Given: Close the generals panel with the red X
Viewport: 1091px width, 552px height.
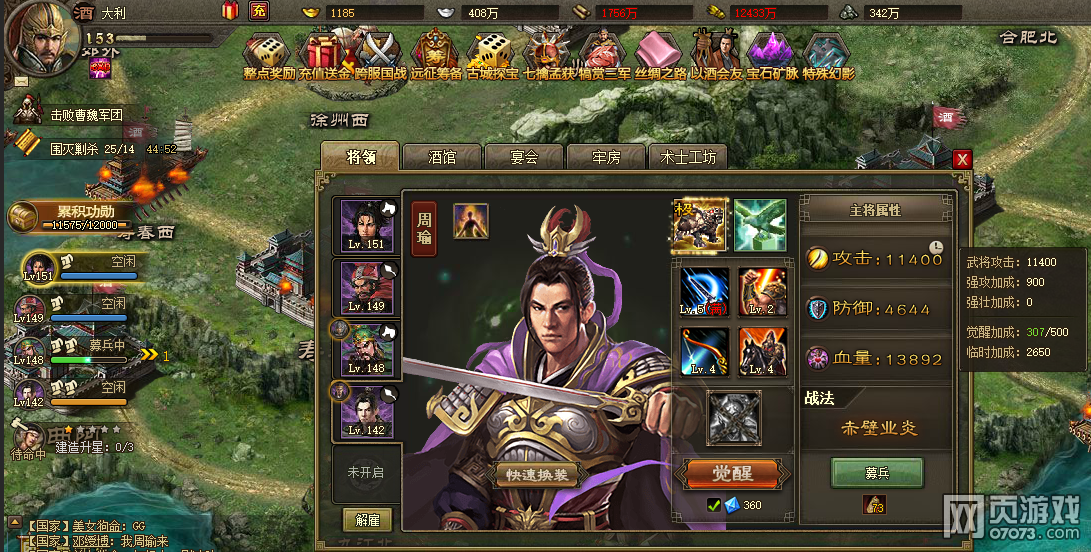Looking at the screenshot, I should tap(962, 159).
